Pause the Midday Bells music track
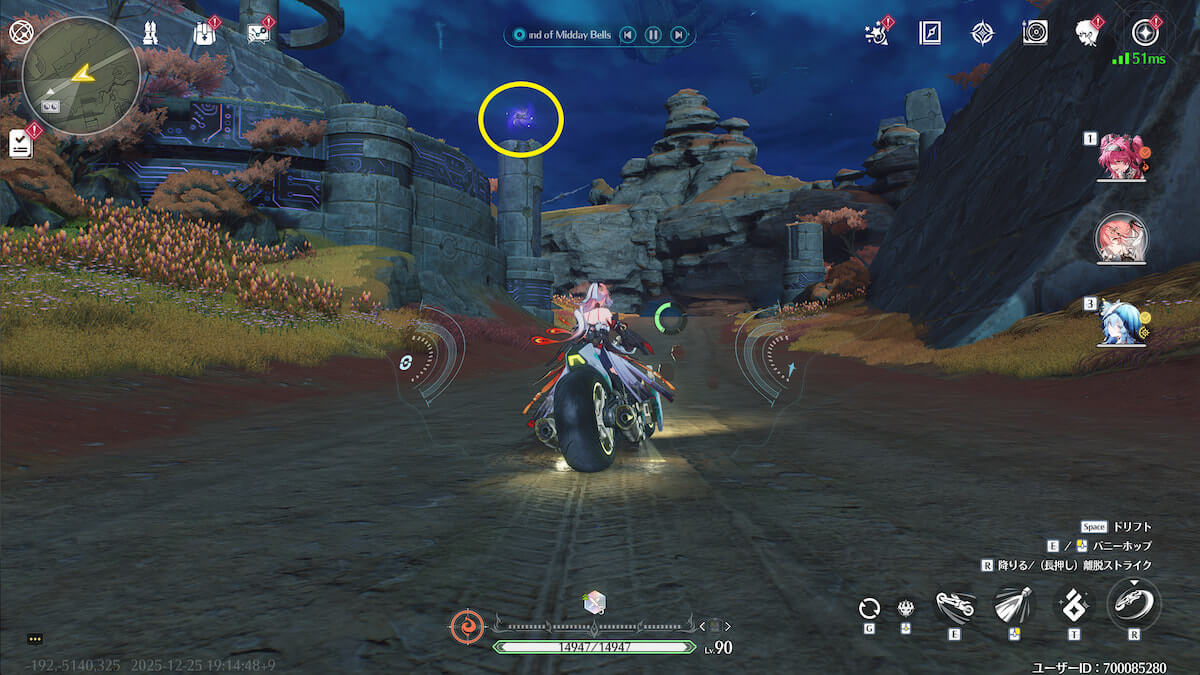The image size is (1200, 675). pos(653,35)
